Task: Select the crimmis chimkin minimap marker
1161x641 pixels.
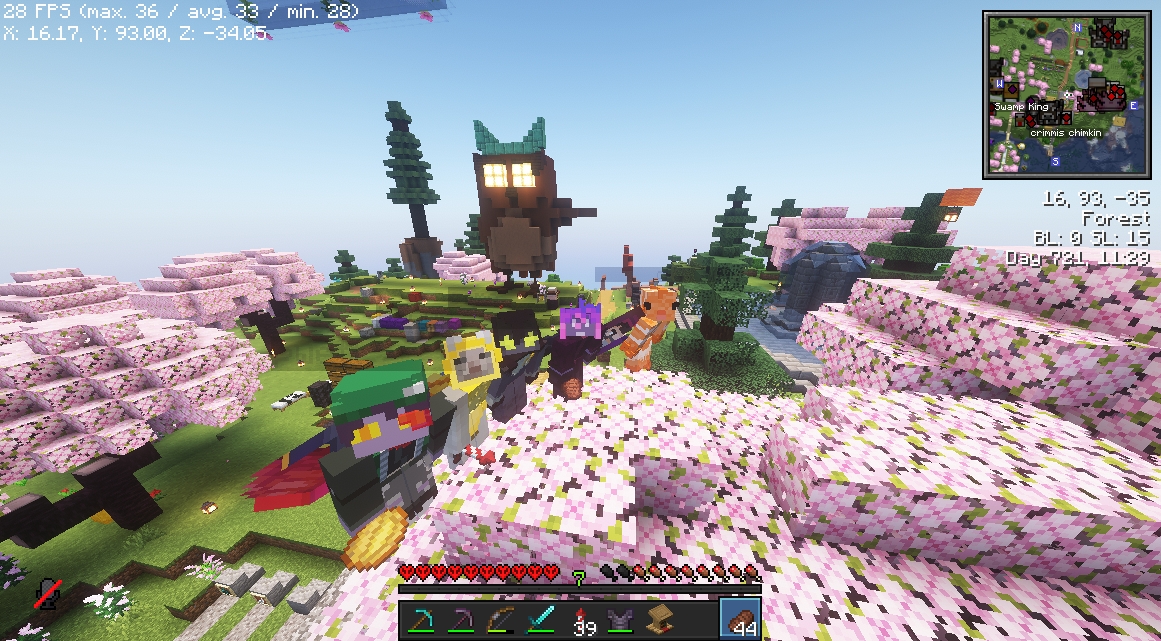Action: [1070, 132]
